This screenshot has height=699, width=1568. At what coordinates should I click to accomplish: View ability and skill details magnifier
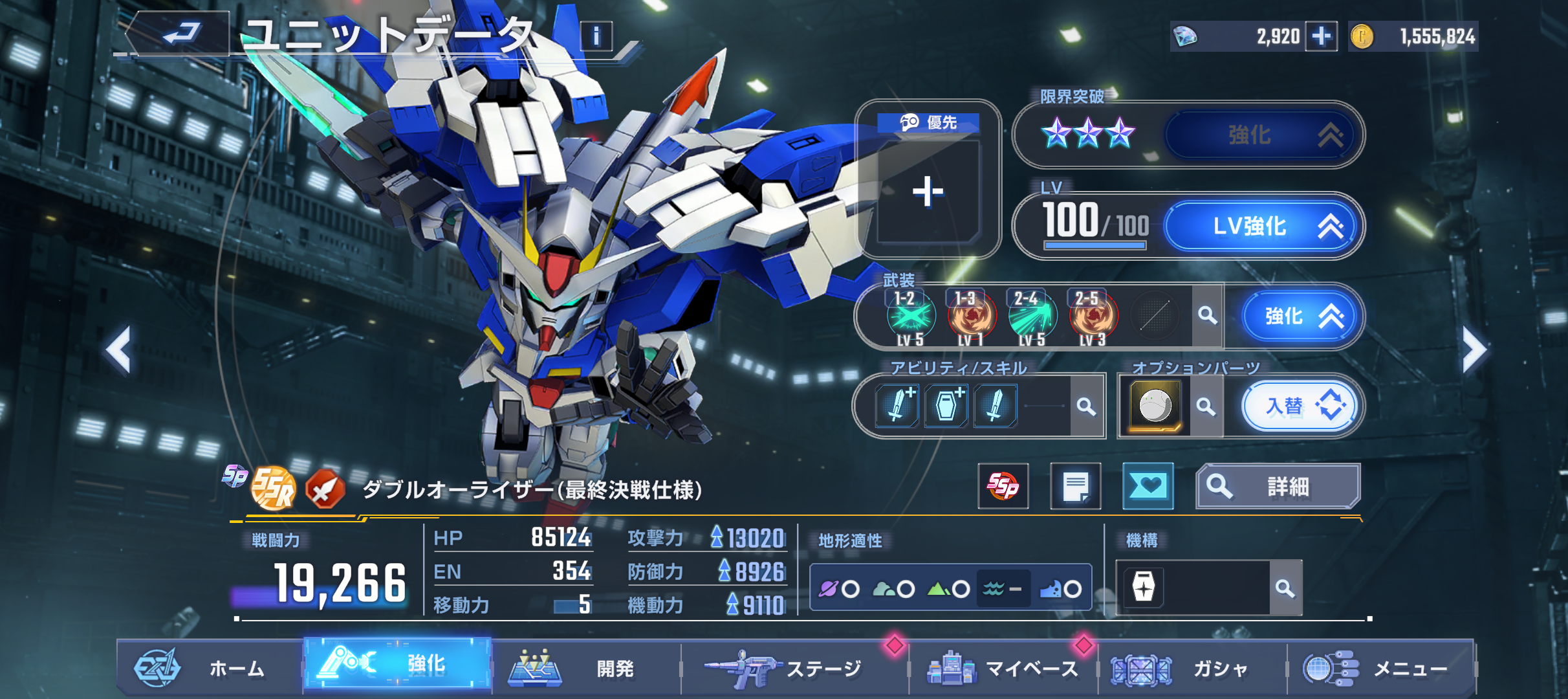[1086, 406]
